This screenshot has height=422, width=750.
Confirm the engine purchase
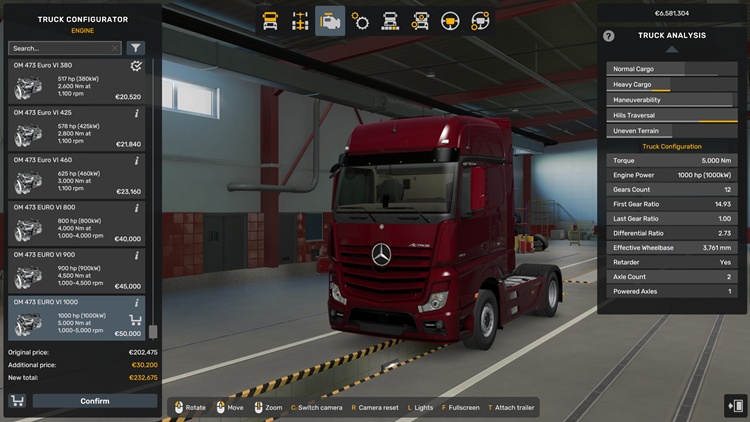(x=95, y=401)
